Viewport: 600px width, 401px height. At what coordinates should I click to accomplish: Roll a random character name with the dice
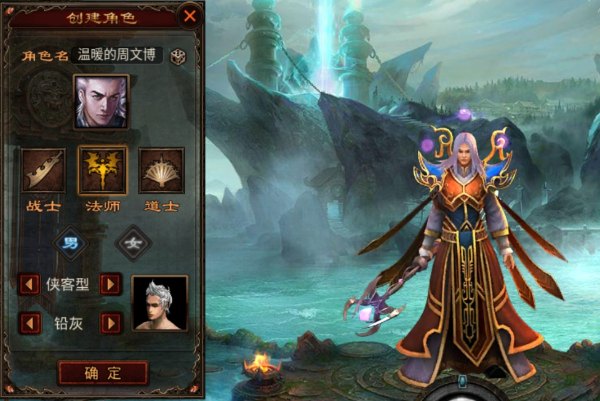pyautogui.click(x=180, y=56)
